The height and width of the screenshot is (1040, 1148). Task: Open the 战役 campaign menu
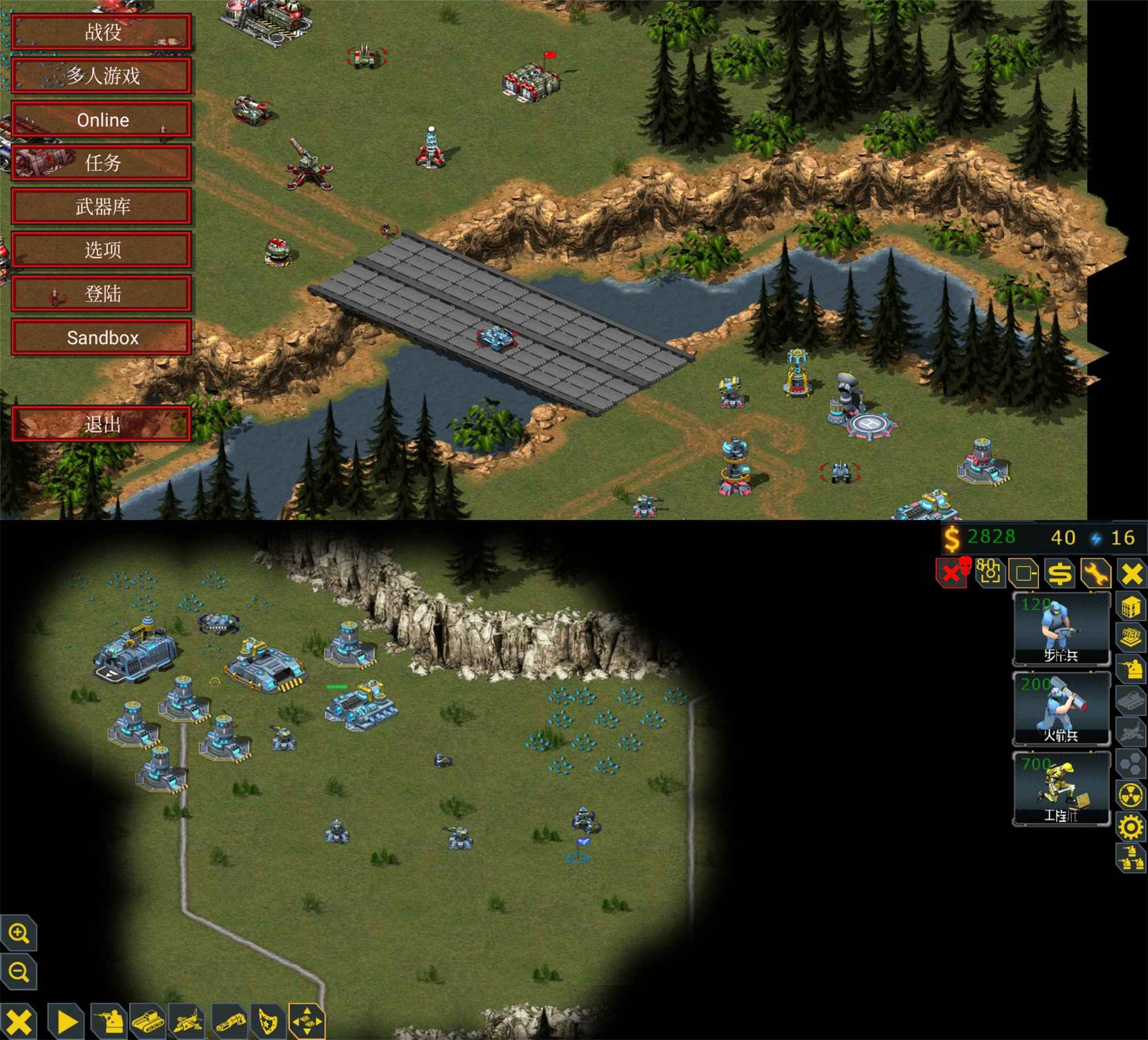click(101, 32)
